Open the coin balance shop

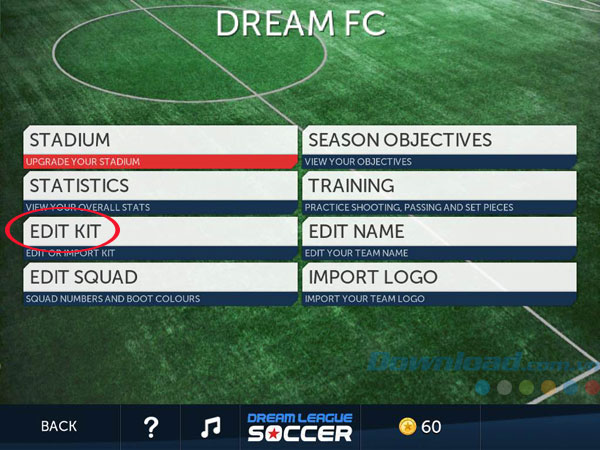point(419,427)
